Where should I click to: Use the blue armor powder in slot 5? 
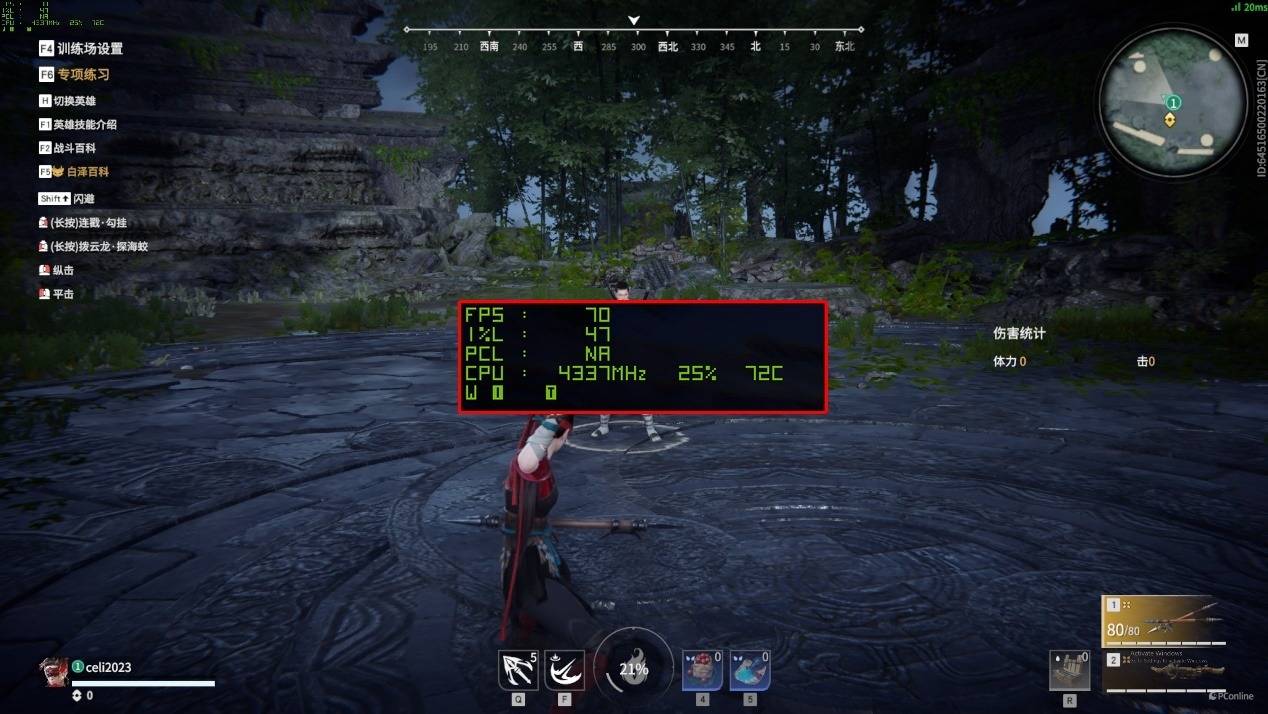(x=749, y=670)
